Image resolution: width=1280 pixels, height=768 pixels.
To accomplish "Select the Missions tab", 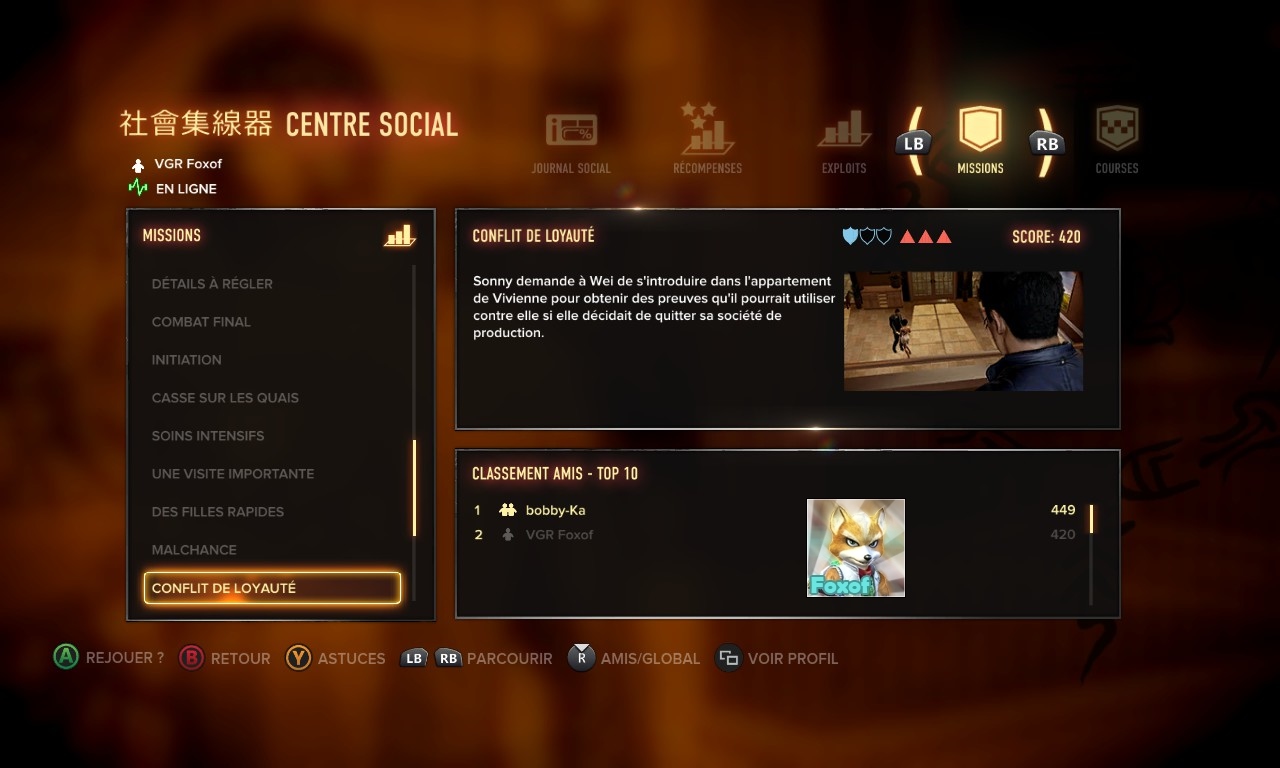I will click(x=980, y=140).
